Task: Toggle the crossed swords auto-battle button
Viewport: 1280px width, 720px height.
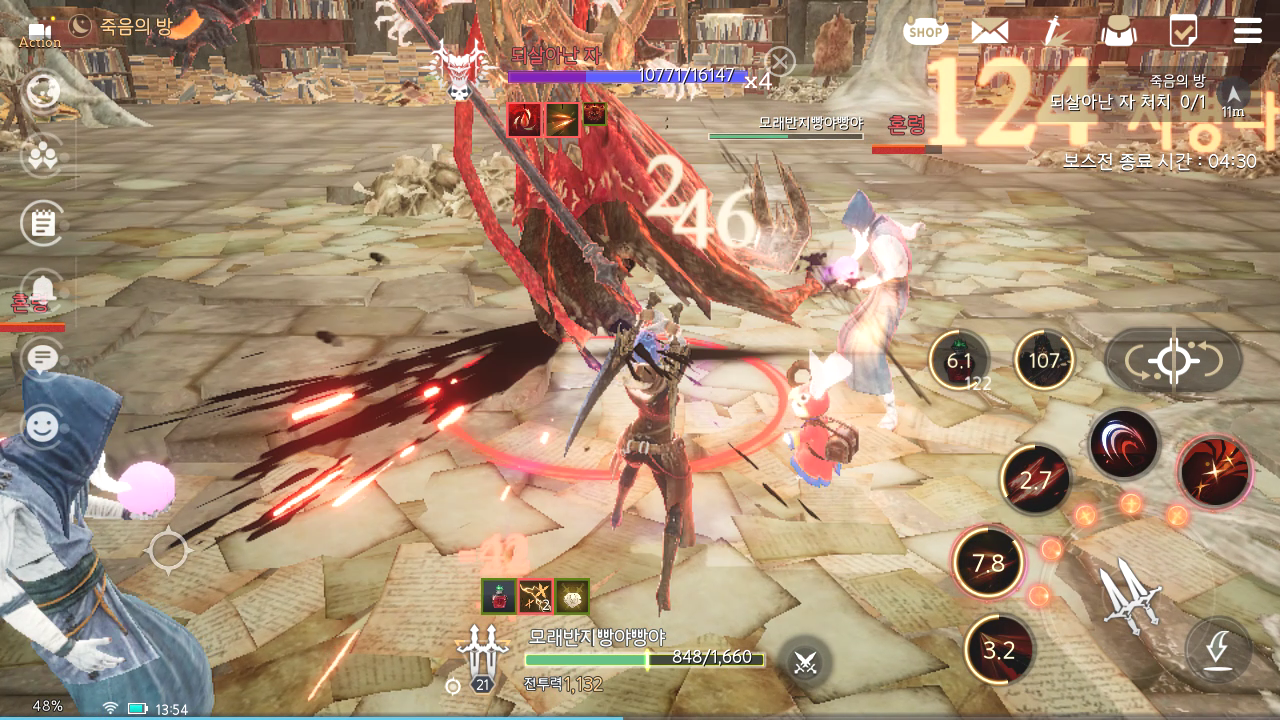Action: point(806,661)
